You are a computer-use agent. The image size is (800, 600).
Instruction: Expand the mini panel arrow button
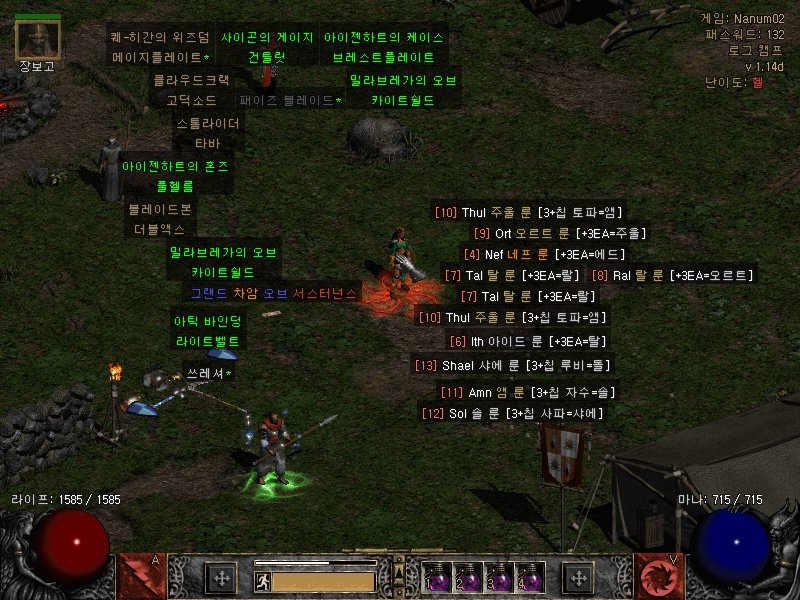point(397,572)
